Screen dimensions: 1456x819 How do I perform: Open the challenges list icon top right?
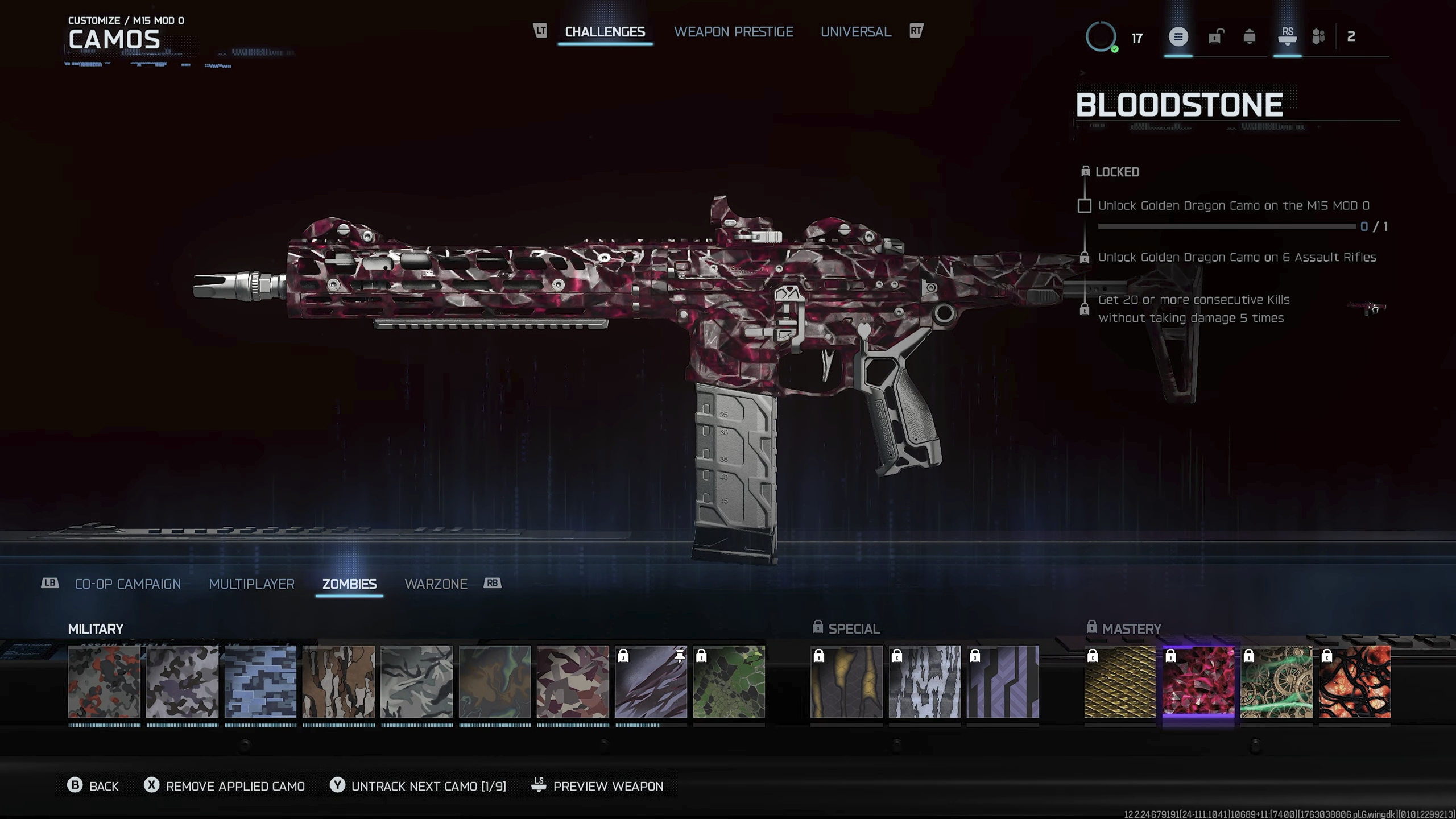(1178, 38)
